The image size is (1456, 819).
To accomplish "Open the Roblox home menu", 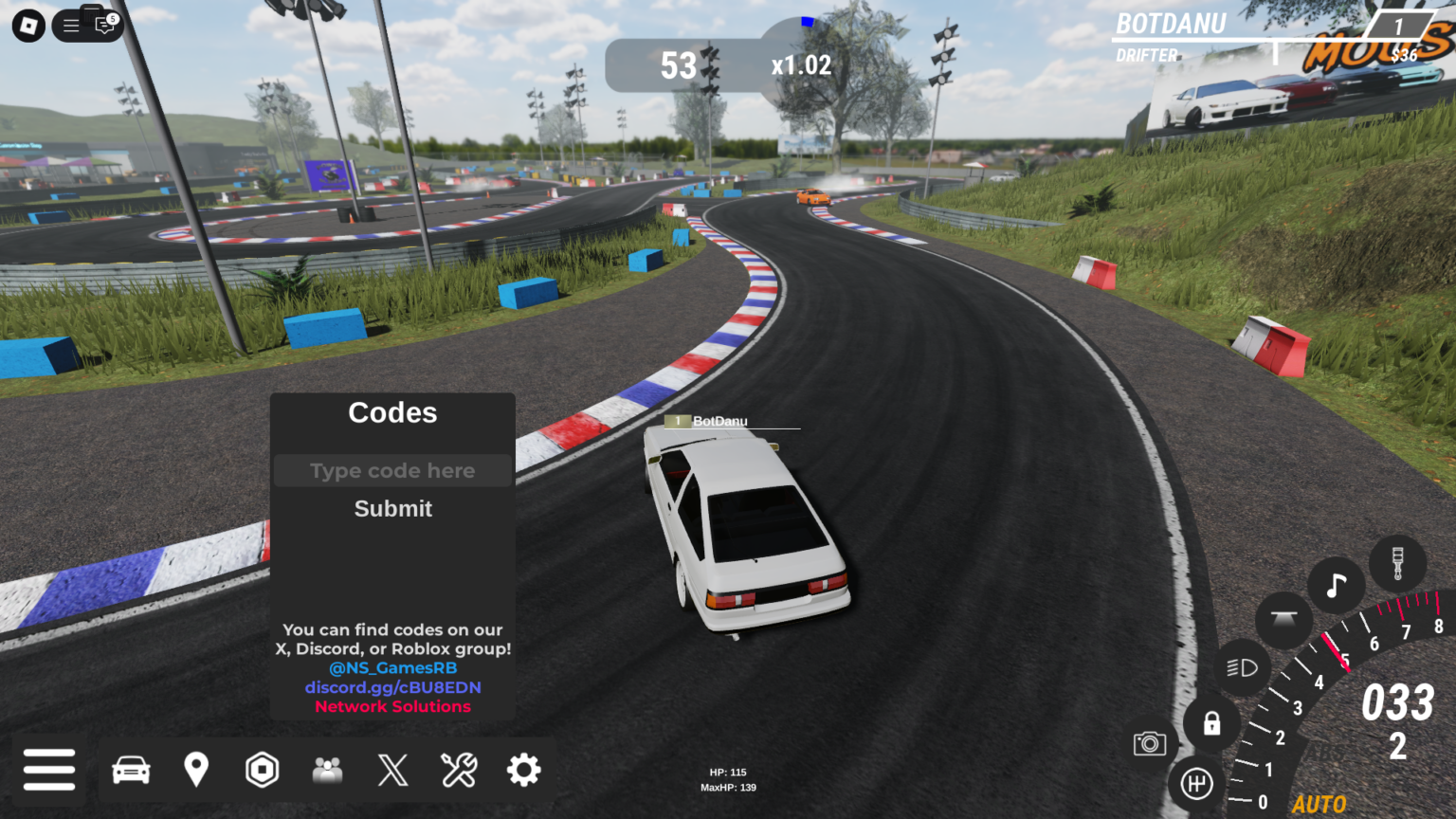I will tap(27, 25).
